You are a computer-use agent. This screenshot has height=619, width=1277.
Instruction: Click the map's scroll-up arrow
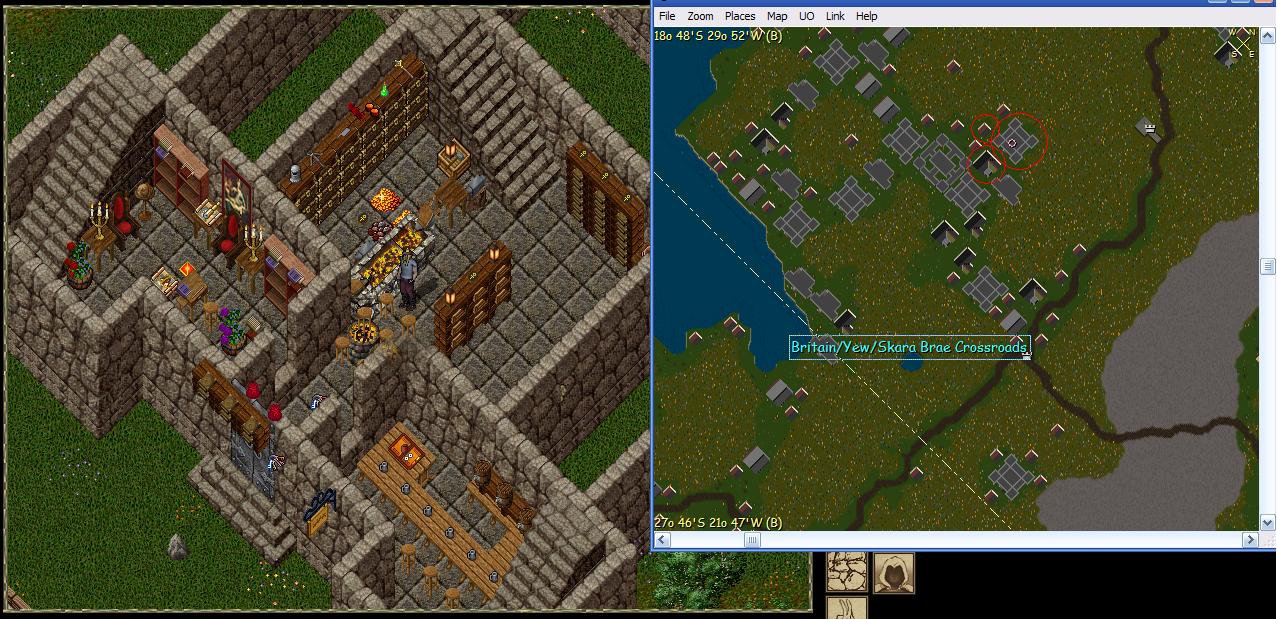[x=1267, y=35]
